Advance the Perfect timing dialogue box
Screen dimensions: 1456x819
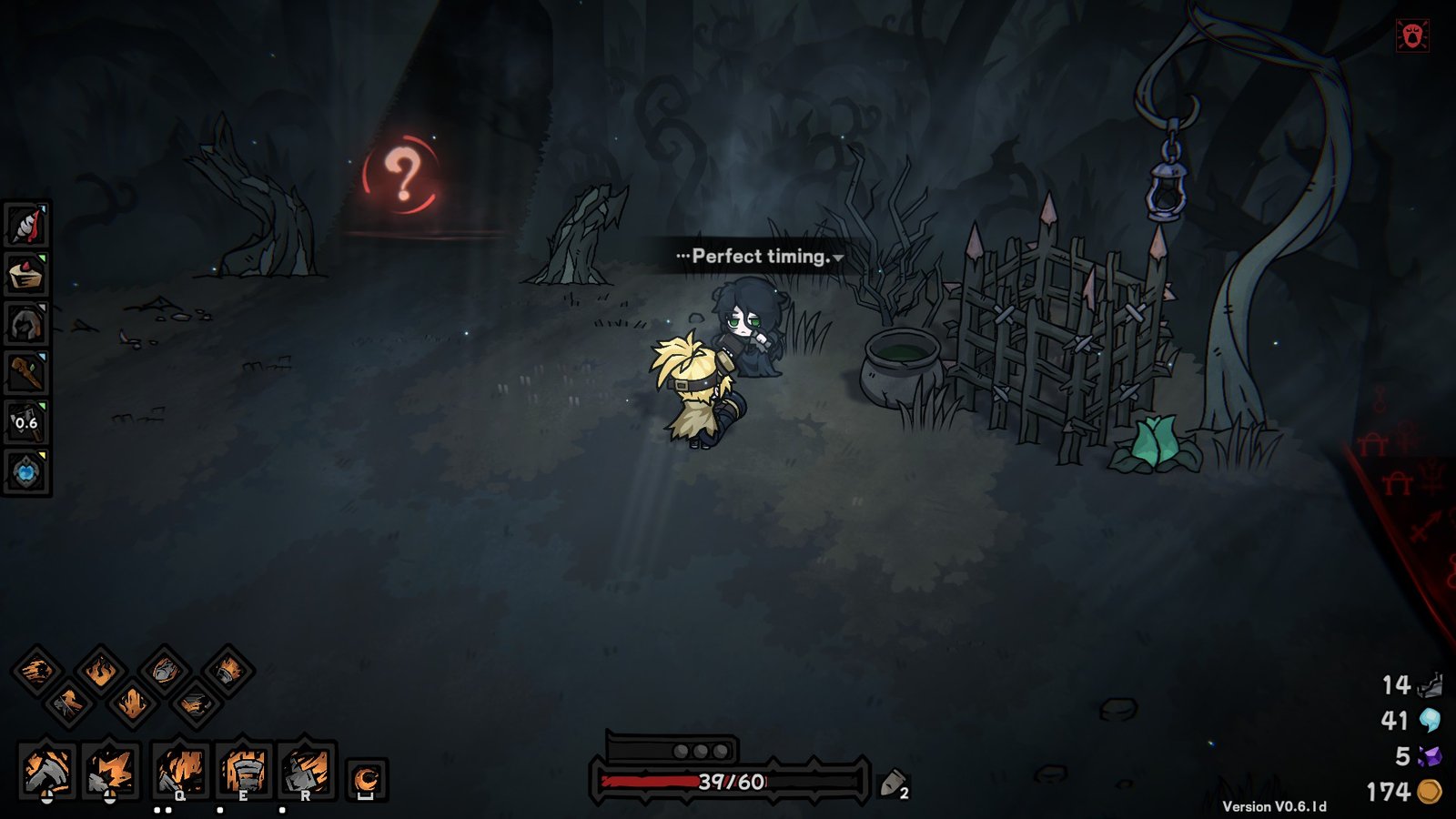757,256
